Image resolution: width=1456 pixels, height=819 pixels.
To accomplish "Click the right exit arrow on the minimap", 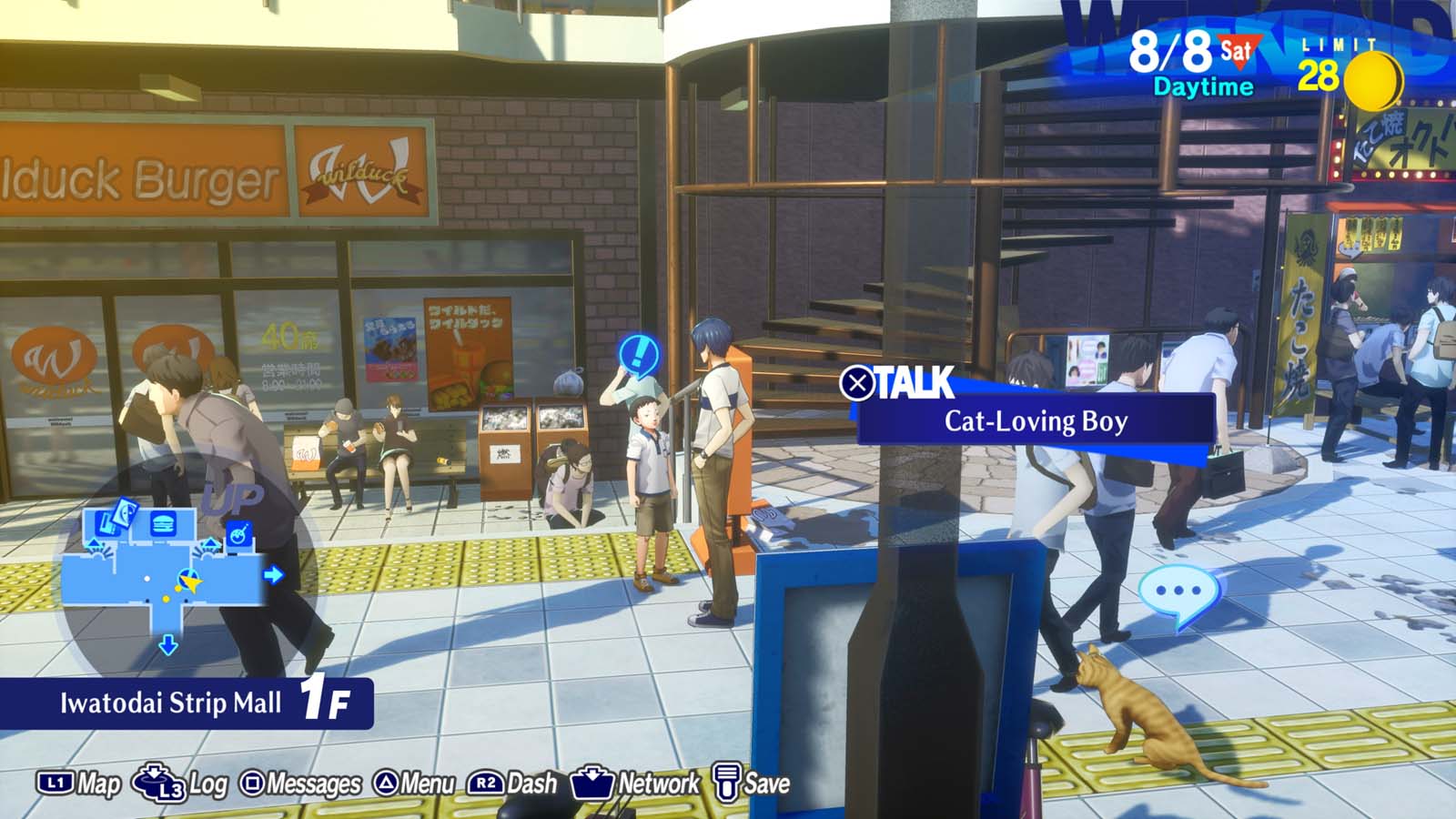I will coord(273,574).
